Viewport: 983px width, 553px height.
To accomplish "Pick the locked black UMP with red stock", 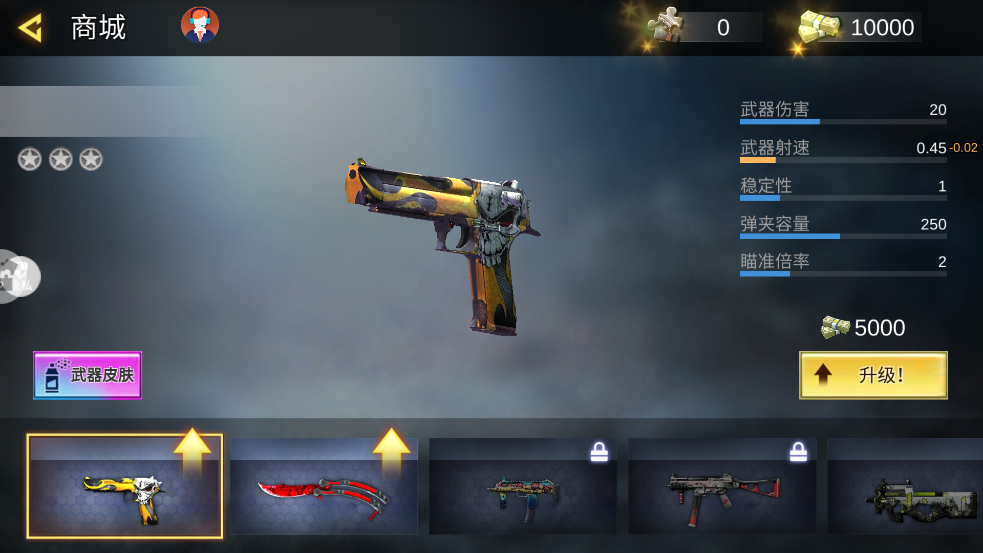I will pyautogui.click(x=721, y=487).
